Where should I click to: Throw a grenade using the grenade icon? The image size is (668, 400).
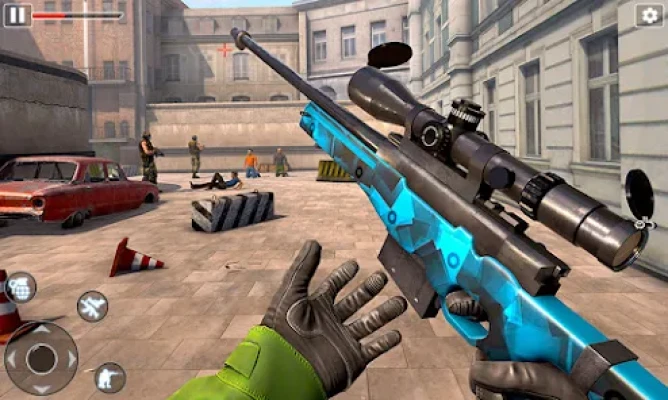pyautogui.click(x=20, y=286)
